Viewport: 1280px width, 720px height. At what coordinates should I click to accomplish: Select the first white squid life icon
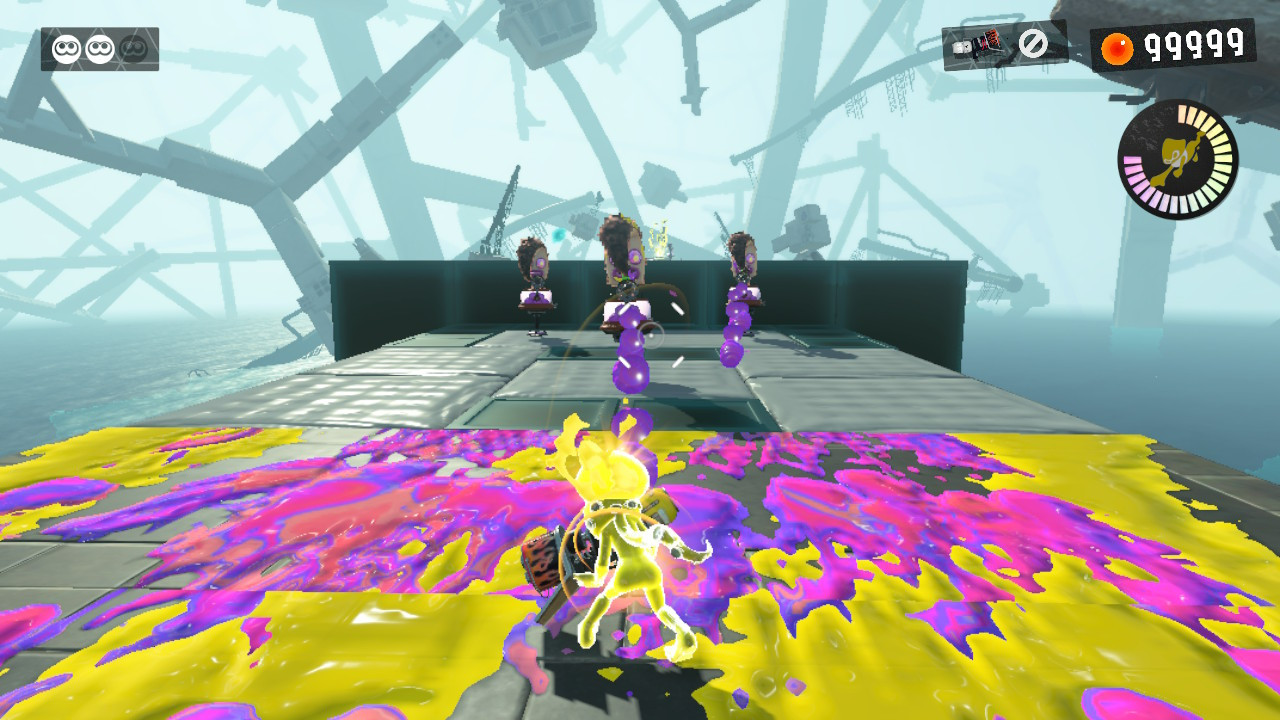68,46
